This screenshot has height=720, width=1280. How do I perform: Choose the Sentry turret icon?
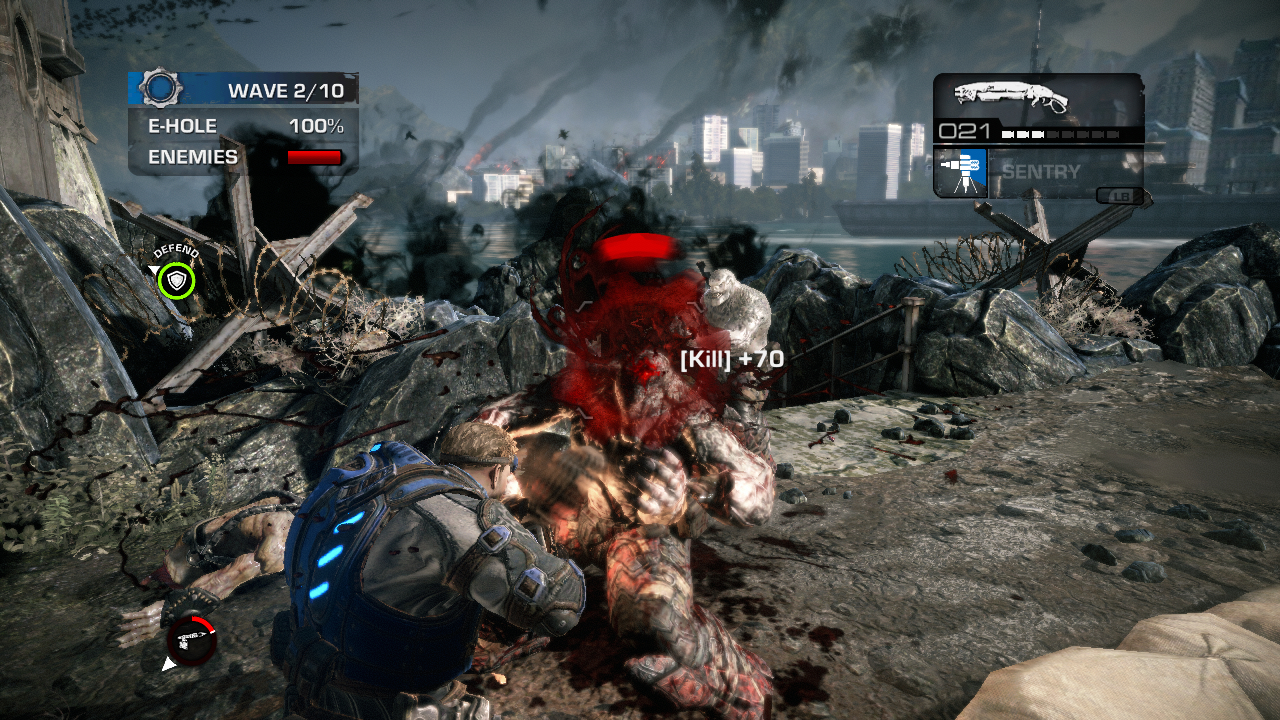[x=961, y=172]
